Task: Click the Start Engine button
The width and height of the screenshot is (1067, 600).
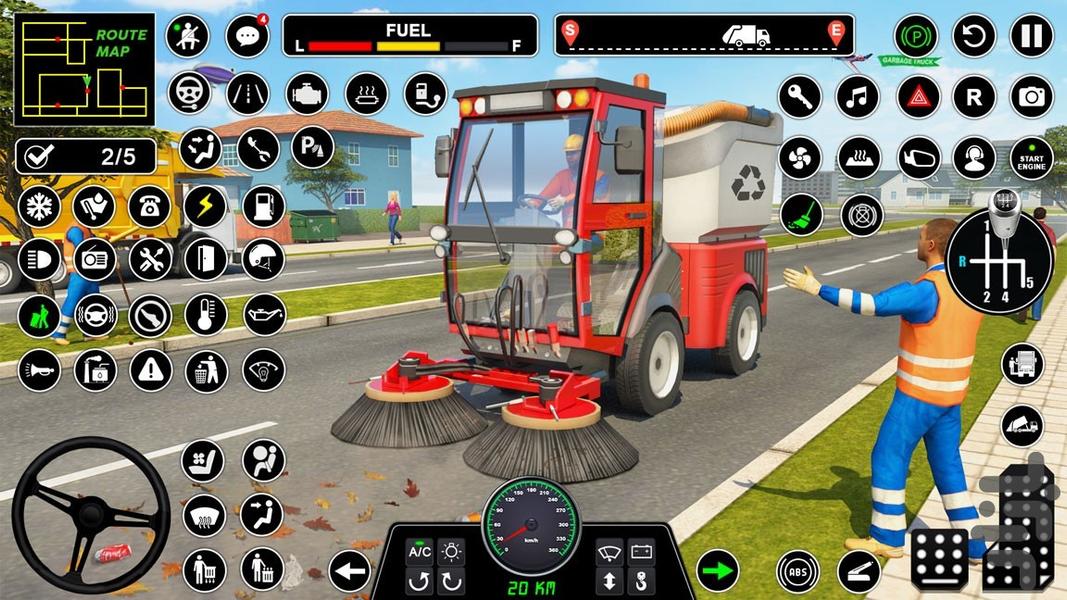Action: coord(1031,157)
